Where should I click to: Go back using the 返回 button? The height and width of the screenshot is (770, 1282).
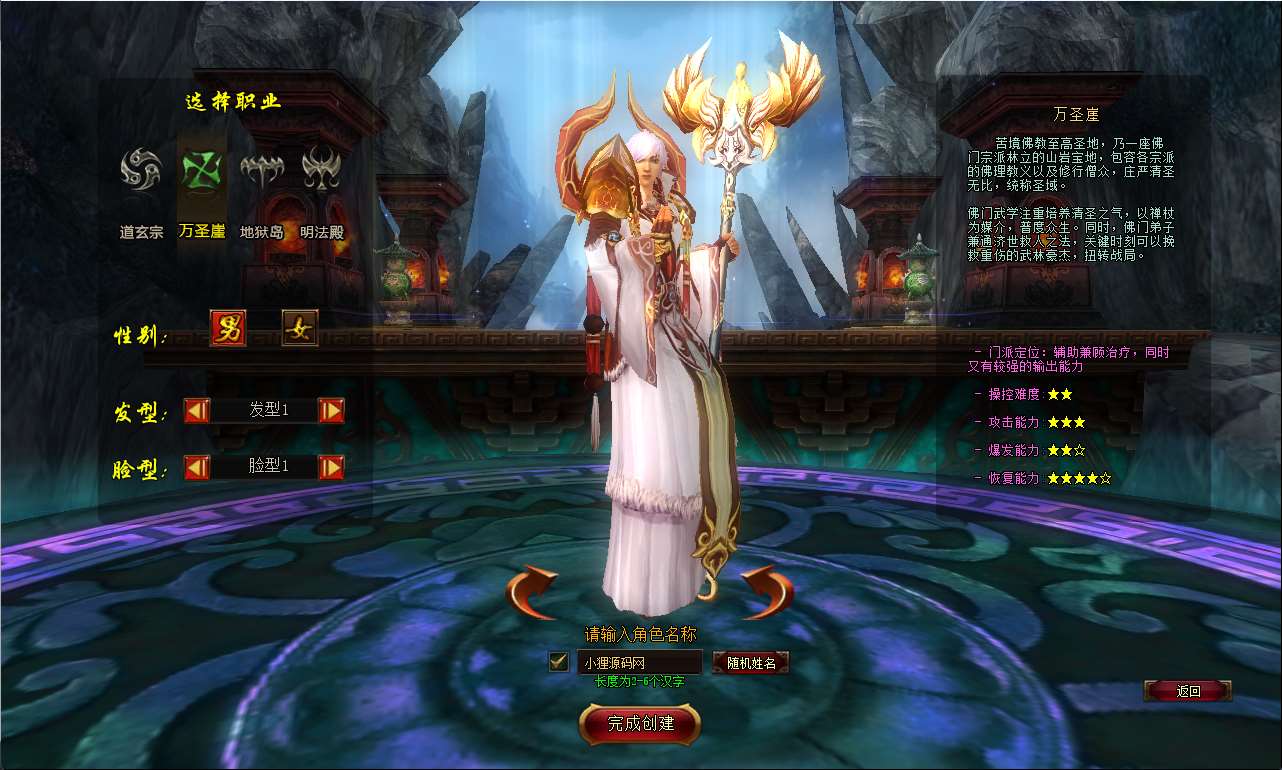(x=1187, y=691)
